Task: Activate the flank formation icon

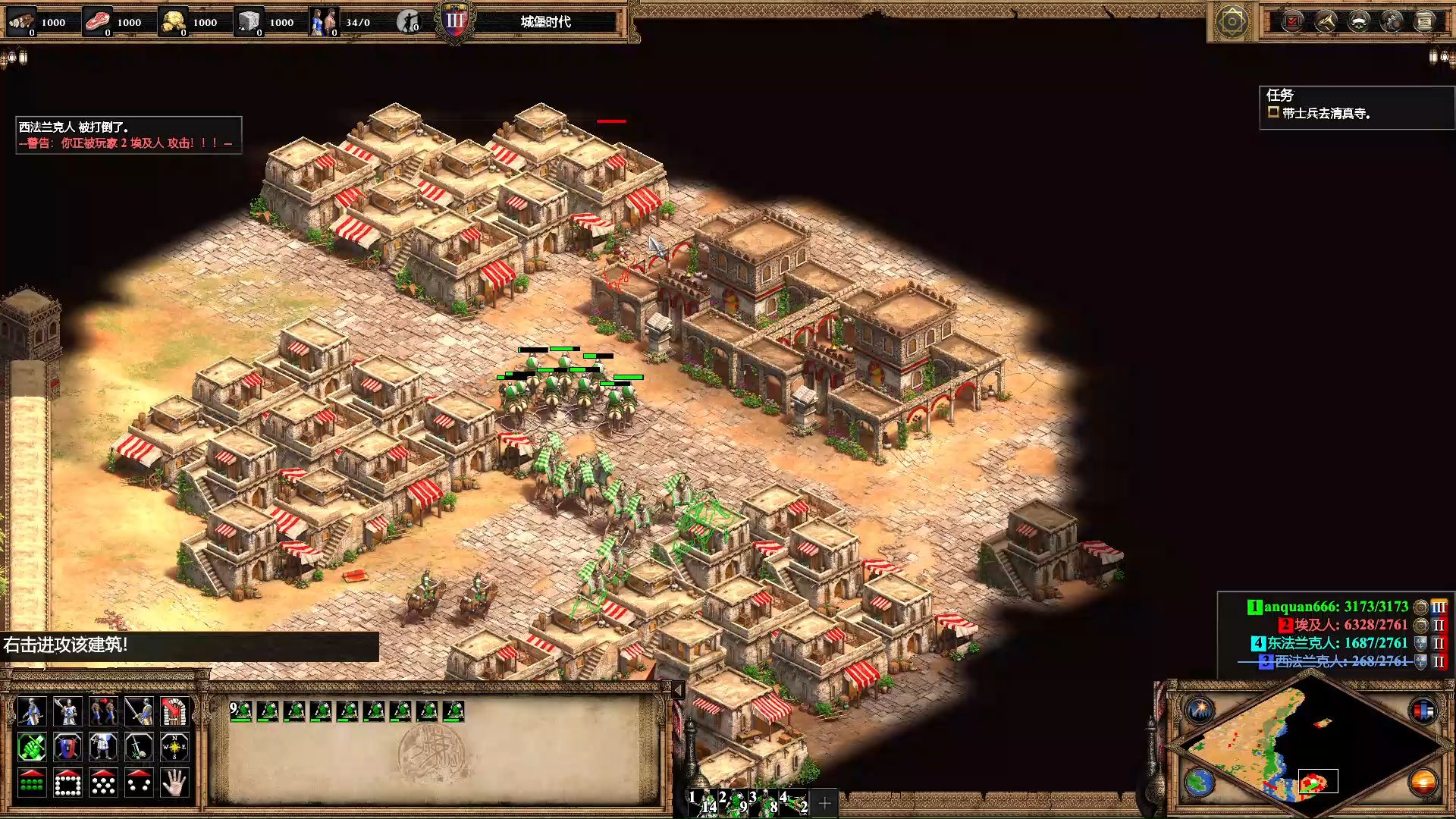Action: point(139,783)
